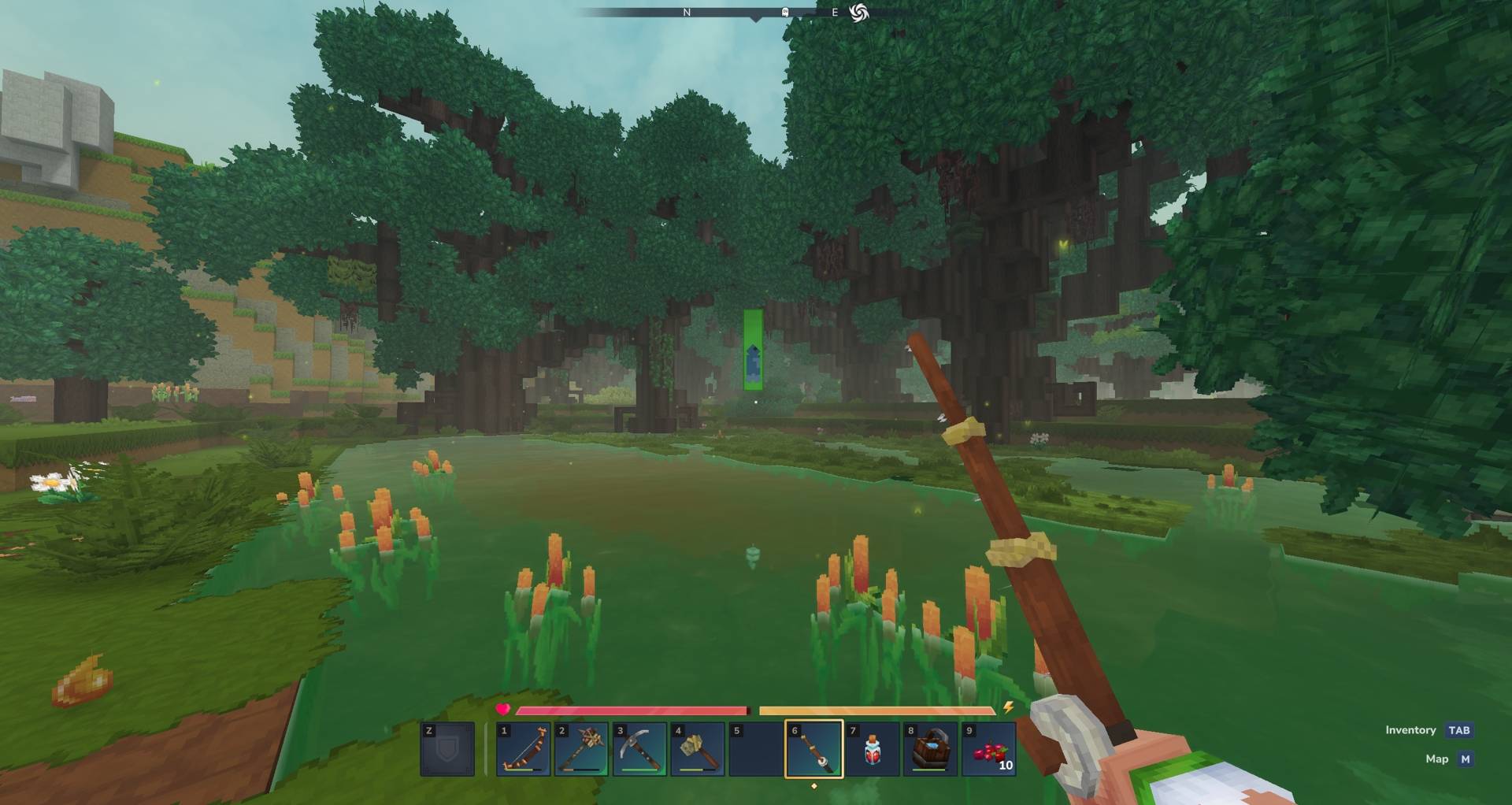Click the shield utility slot marked Z
This screenshot has height=805, width=1512.
pyautogui.click(x=447, y=749)
